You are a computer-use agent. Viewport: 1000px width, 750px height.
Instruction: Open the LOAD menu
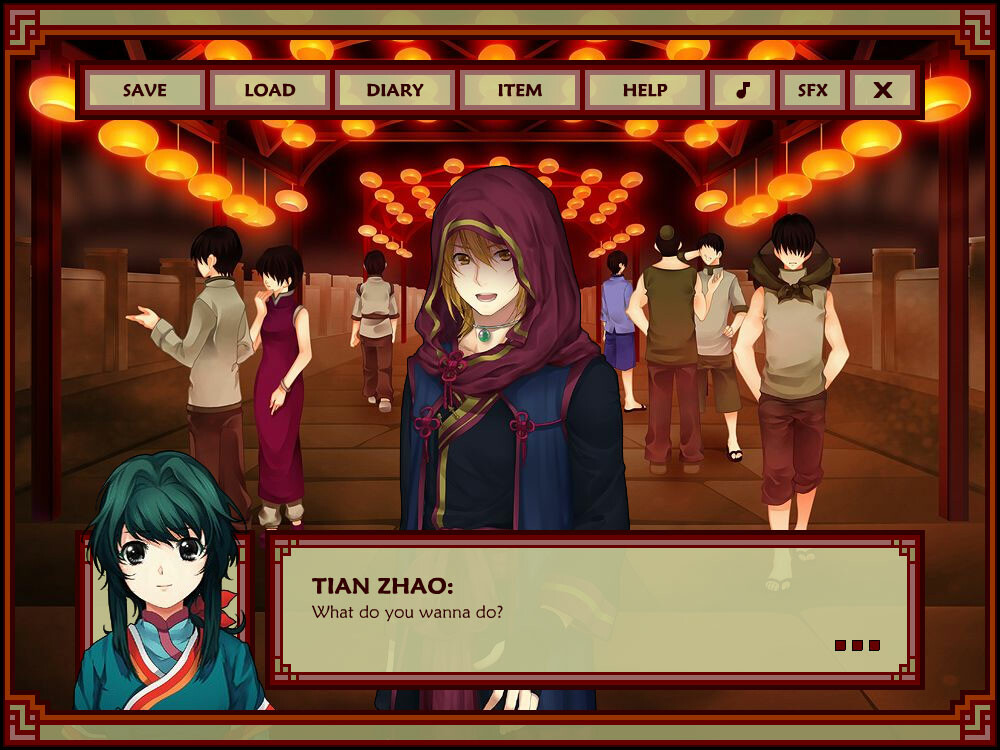[x=270, y=90]
